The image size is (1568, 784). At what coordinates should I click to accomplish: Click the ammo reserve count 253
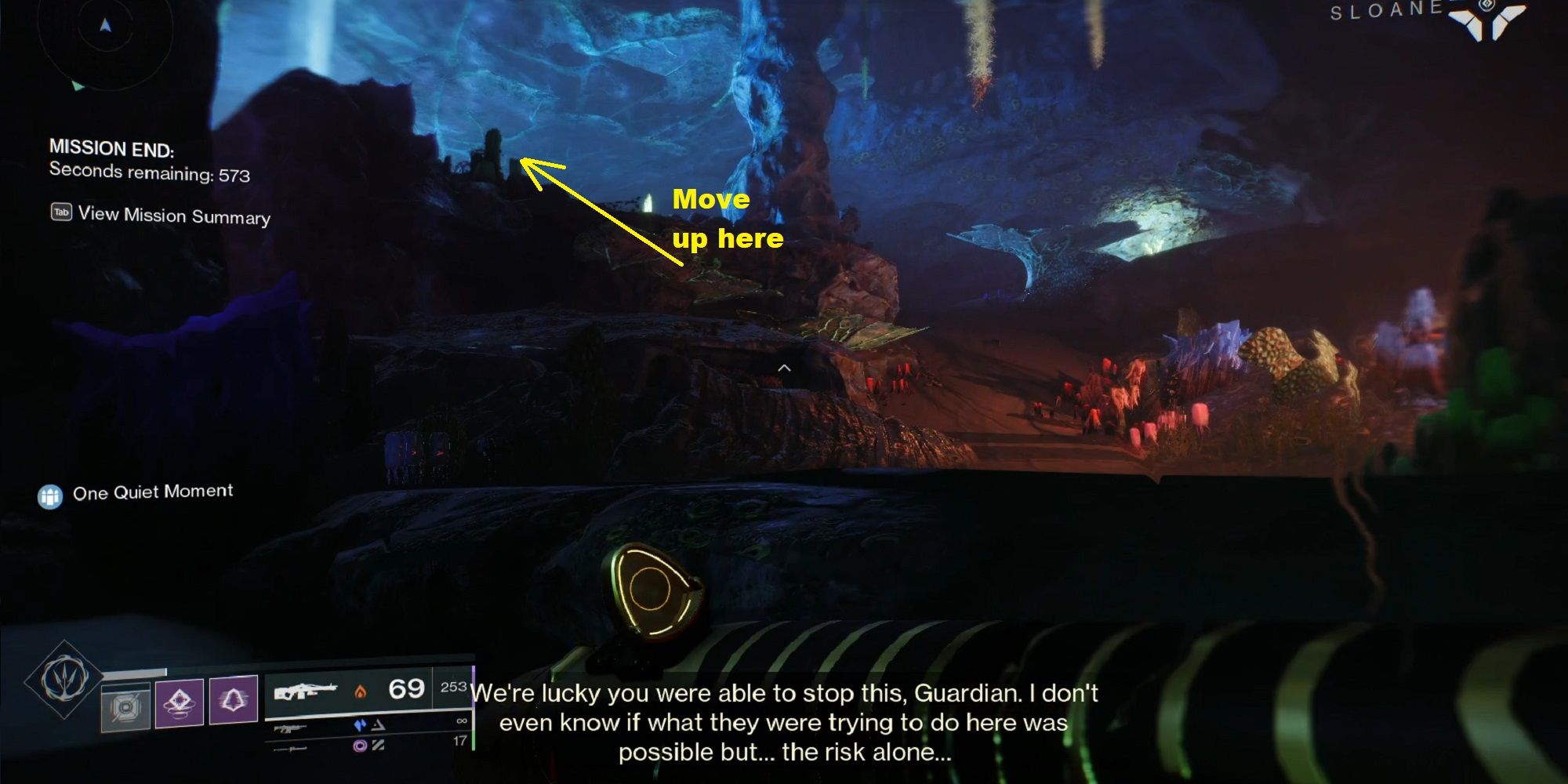tap(453, 688)
